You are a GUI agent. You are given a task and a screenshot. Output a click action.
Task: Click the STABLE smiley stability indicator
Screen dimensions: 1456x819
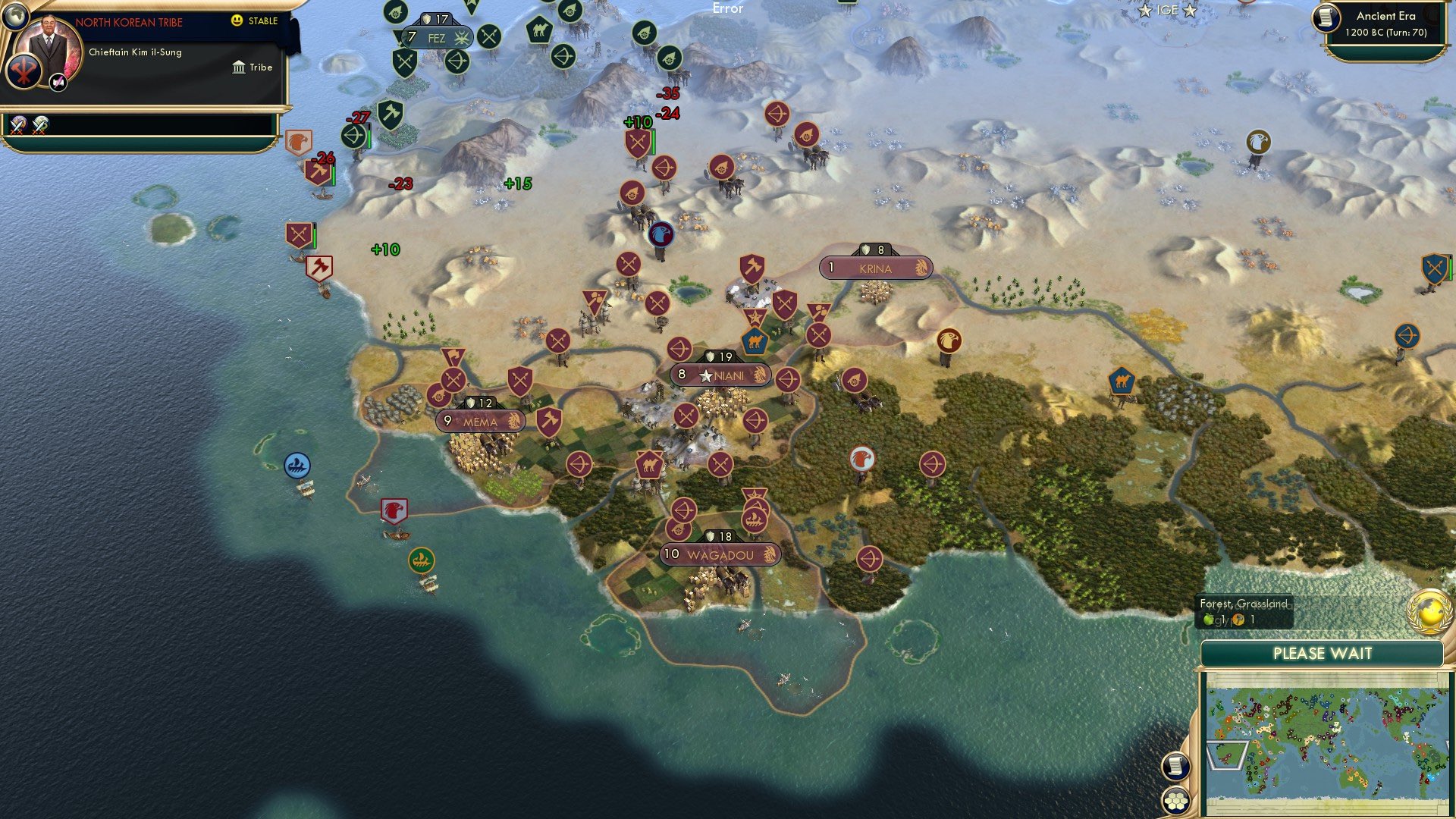pos(238,21)
